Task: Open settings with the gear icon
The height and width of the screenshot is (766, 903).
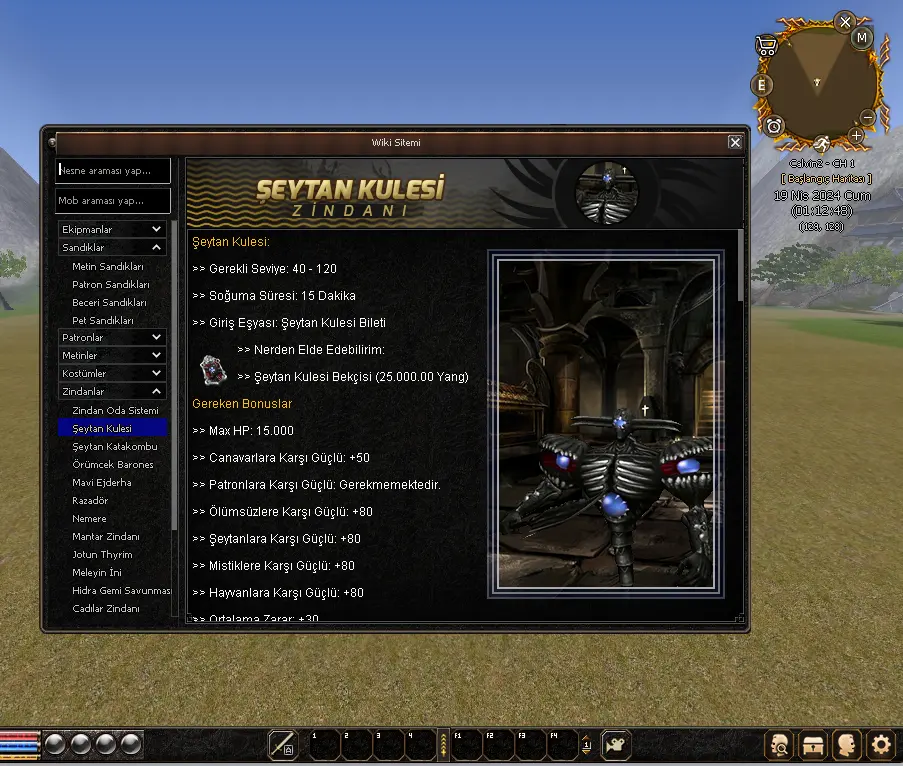Action: [880, 744]
